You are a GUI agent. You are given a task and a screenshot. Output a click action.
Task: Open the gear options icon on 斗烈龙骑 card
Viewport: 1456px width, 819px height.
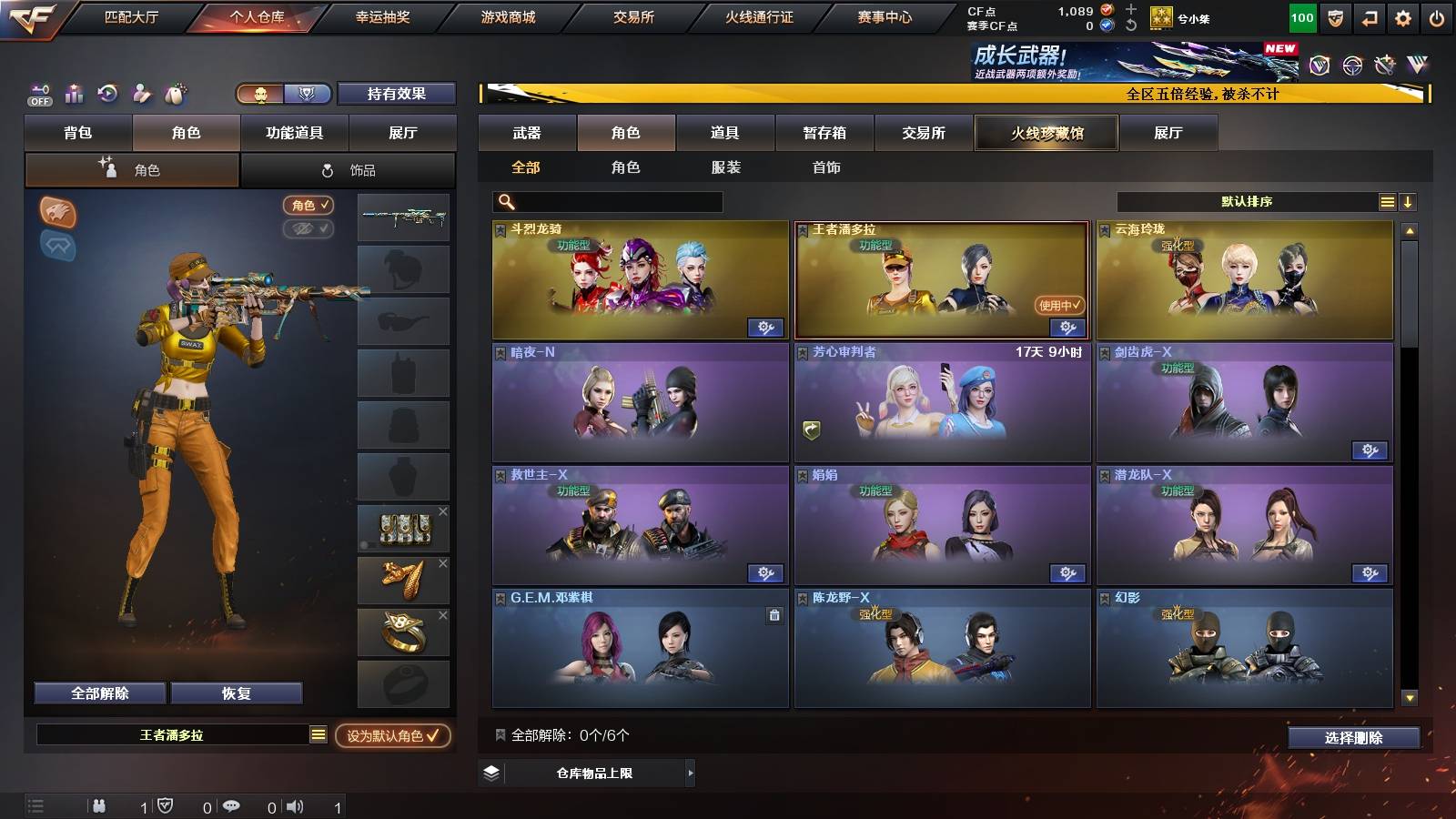pos(766,325)
